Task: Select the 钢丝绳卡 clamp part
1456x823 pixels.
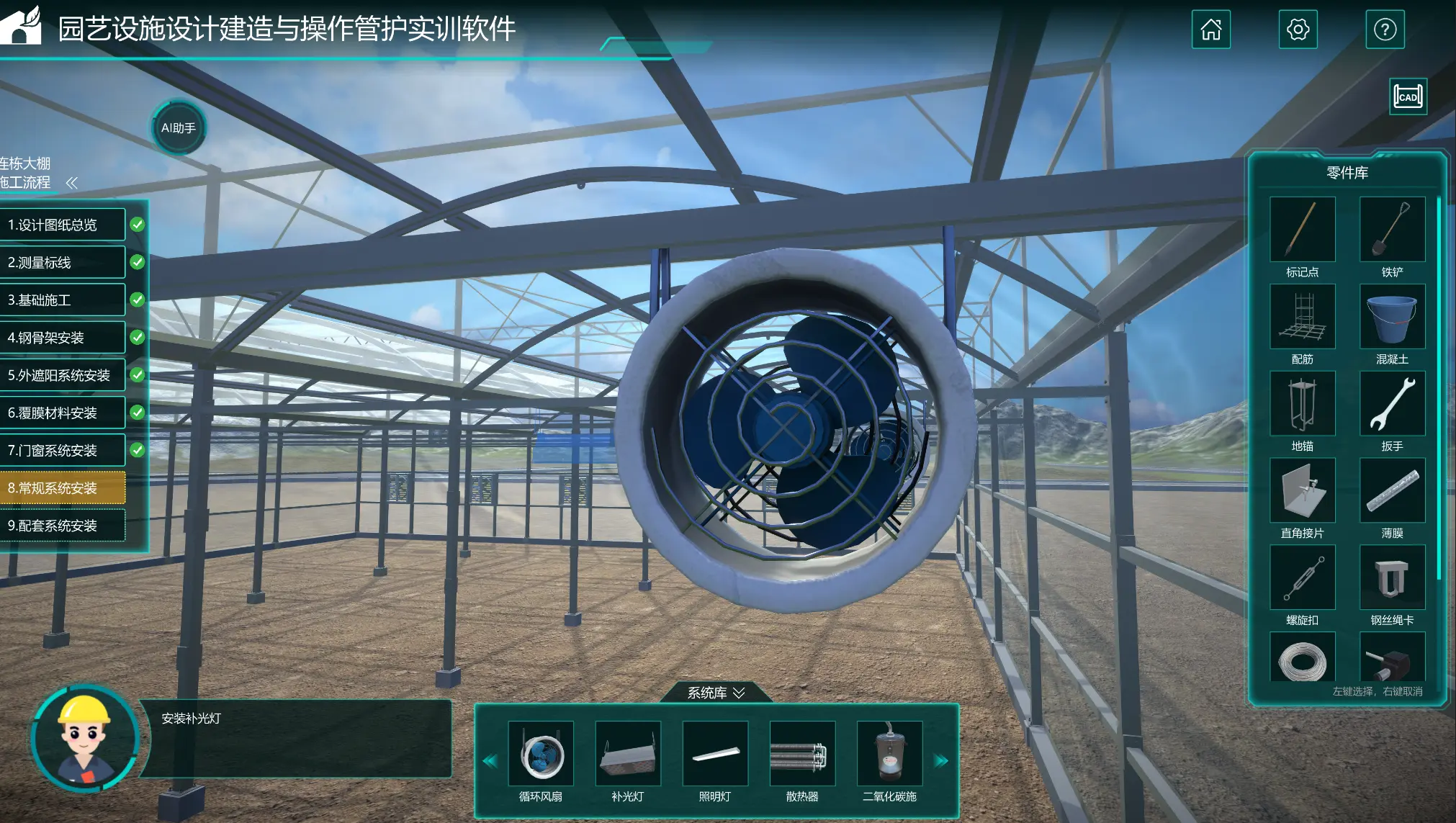Action: tap(1391, 577)
